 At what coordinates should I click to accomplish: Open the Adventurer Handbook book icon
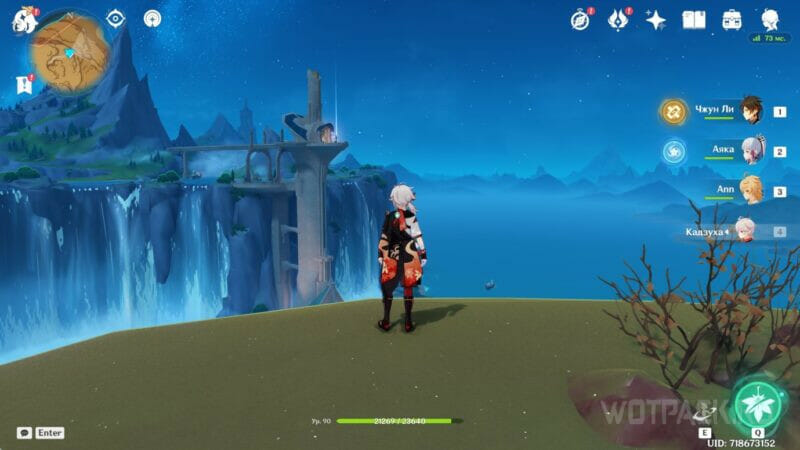[x=694, y=20]
